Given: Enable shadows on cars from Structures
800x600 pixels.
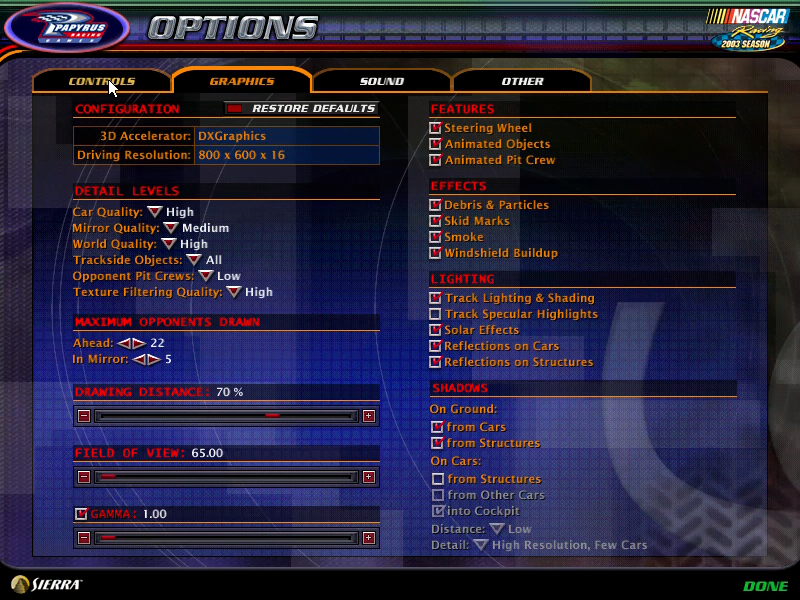Looking at the screenshot, I should click(438, 479).
